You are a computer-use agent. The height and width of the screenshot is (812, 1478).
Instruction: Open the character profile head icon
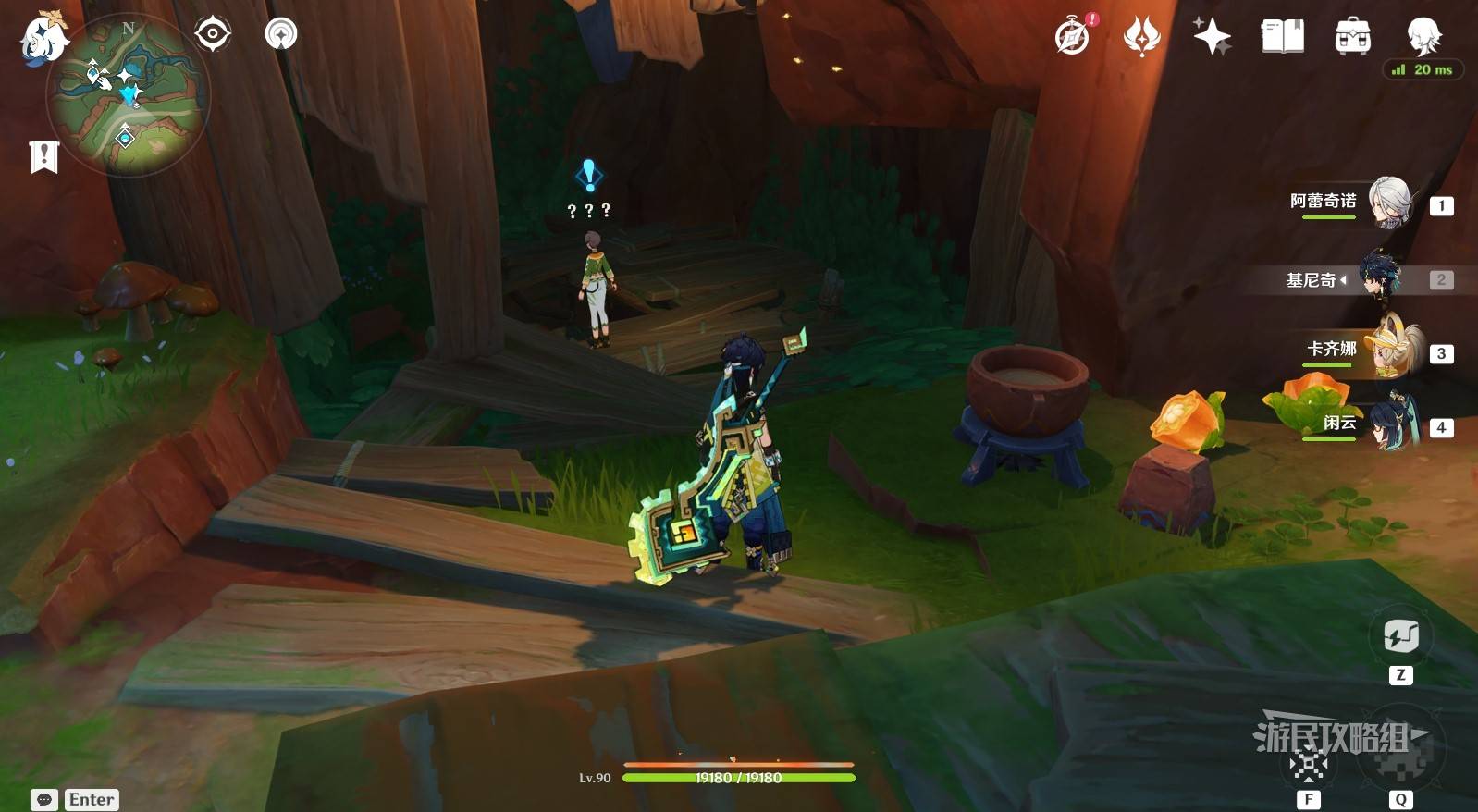pos(1423,35)
